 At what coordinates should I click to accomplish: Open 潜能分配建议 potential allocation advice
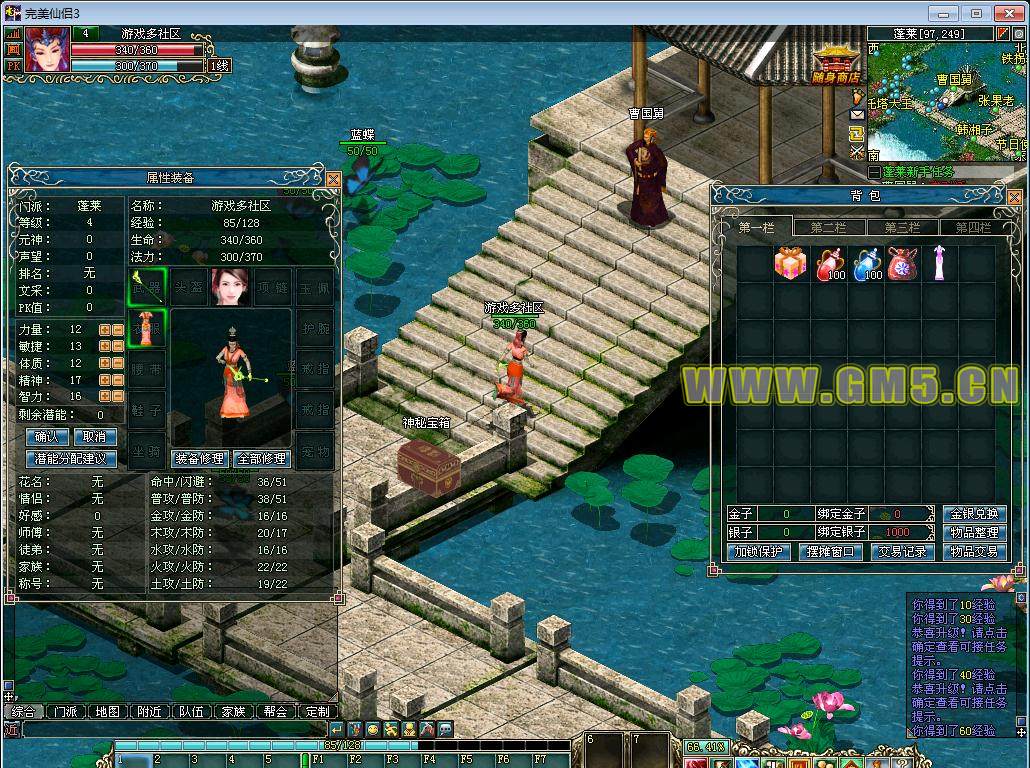[x=71, y=459]
